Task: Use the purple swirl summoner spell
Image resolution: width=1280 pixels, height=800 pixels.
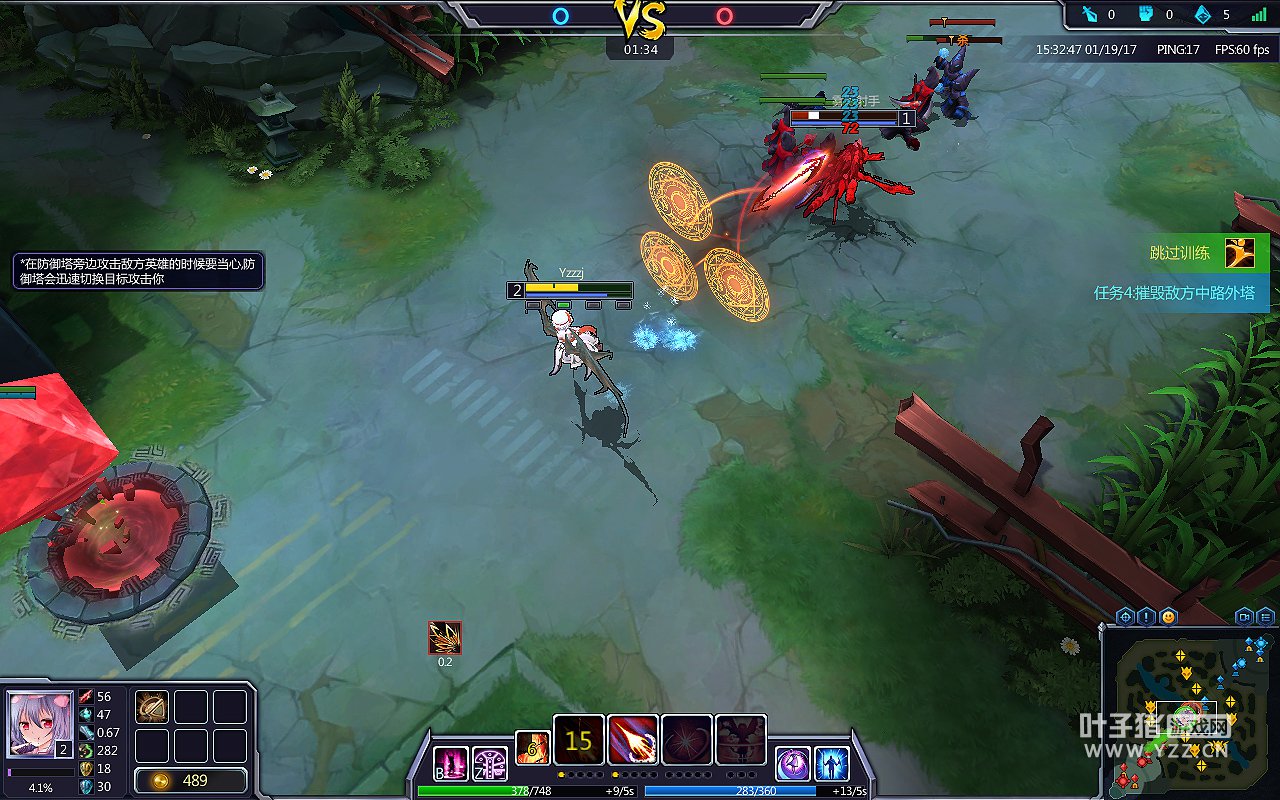Action: [793, 763]
